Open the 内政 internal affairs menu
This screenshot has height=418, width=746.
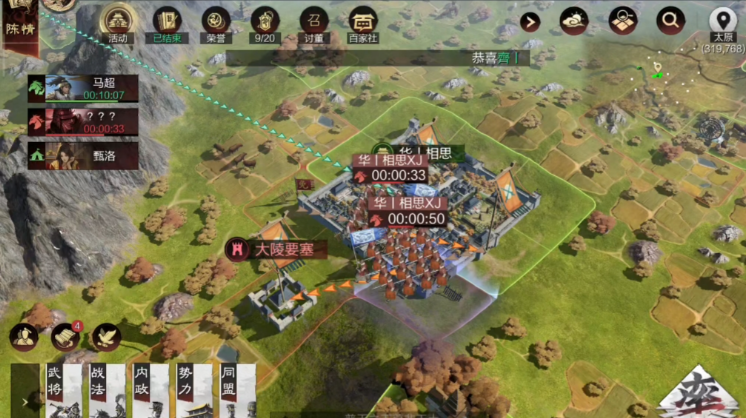click(x=142, y=390)
